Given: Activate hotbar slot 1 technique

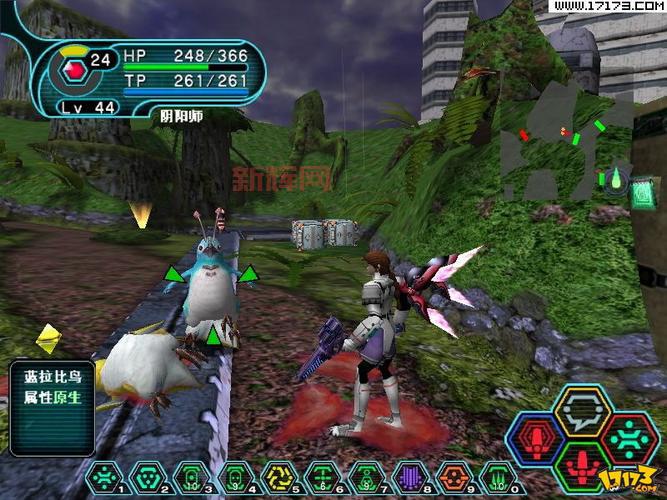Looking at the screenshot, I should (x=105, y=477).
